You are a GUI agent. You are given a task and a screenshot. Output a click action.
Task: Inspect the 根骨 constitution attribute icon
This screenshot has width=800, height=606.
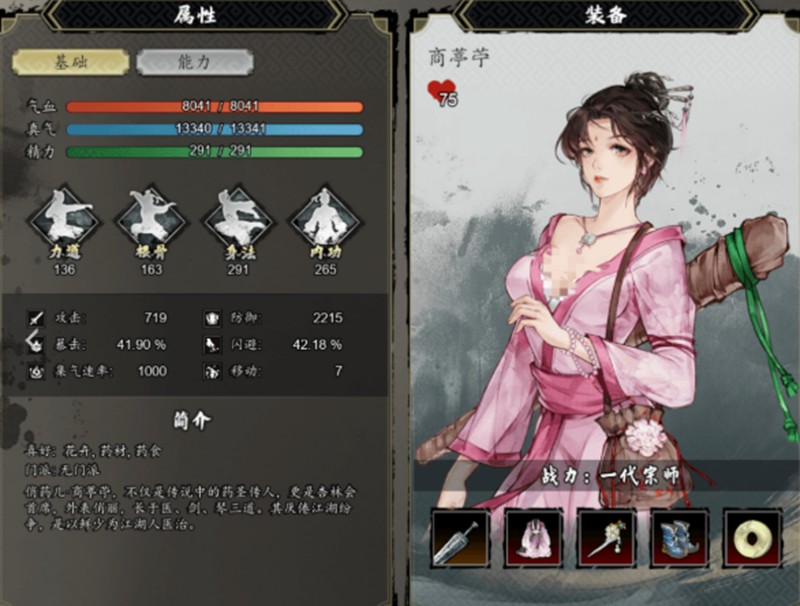coord(151,222)
